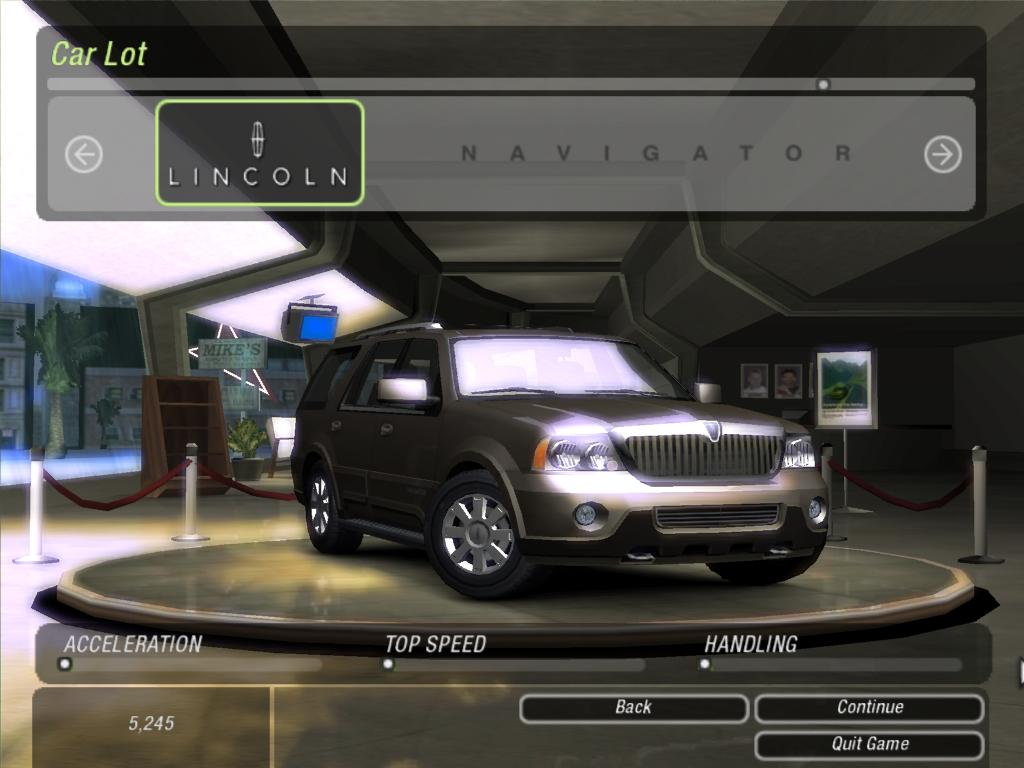Choose Continue to confirm the car

869,708
